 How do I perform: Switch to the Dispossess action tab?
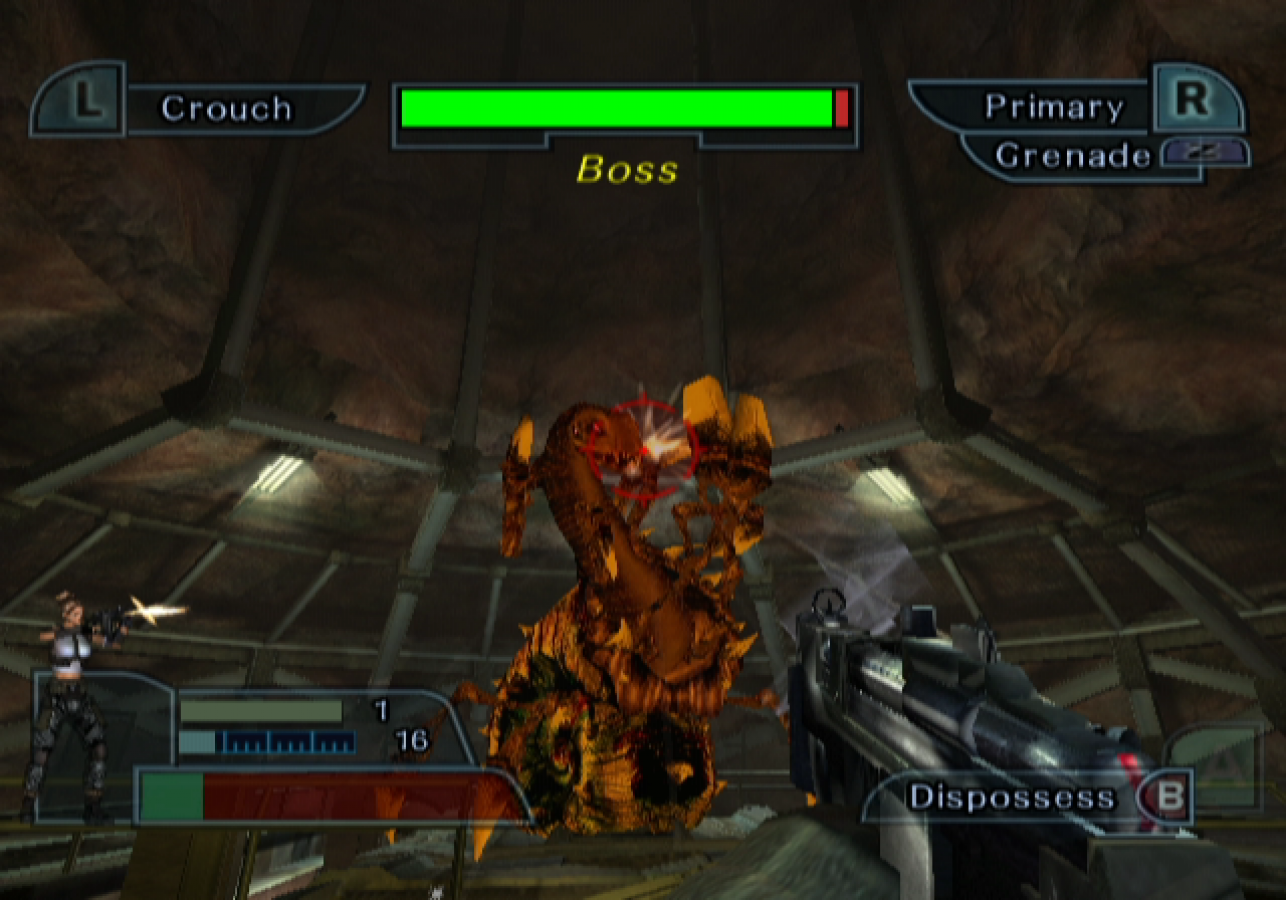[x=1010, y=797]
